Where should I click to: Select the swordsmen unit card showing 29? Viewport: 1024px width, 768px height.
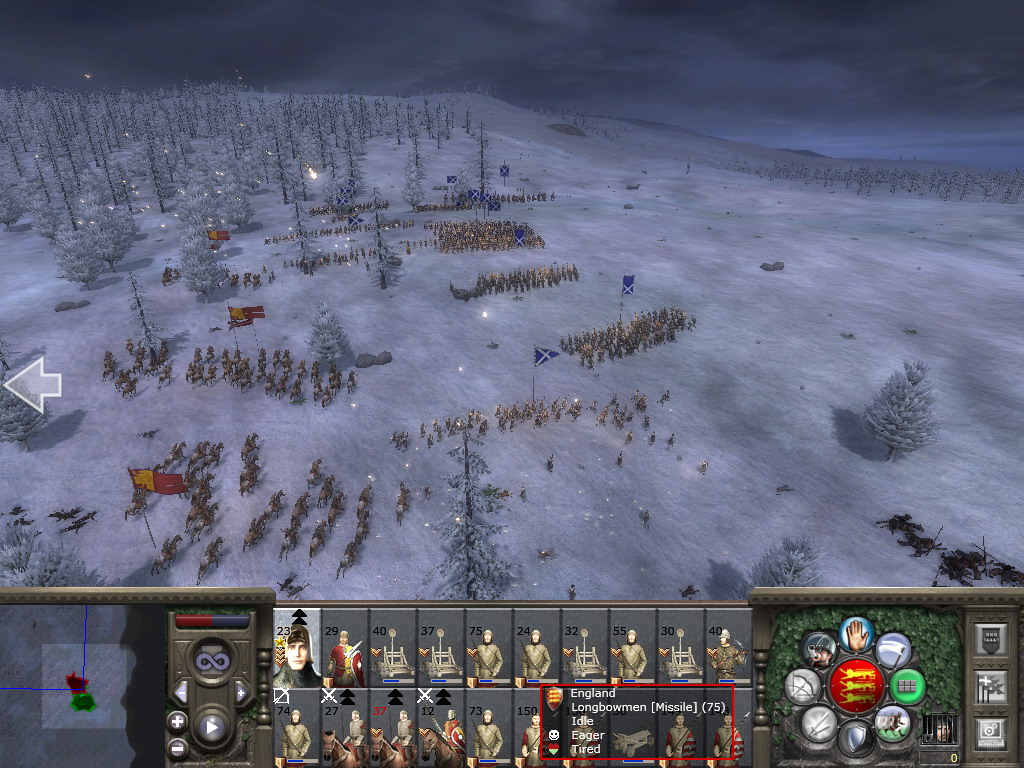click(345, 648)
